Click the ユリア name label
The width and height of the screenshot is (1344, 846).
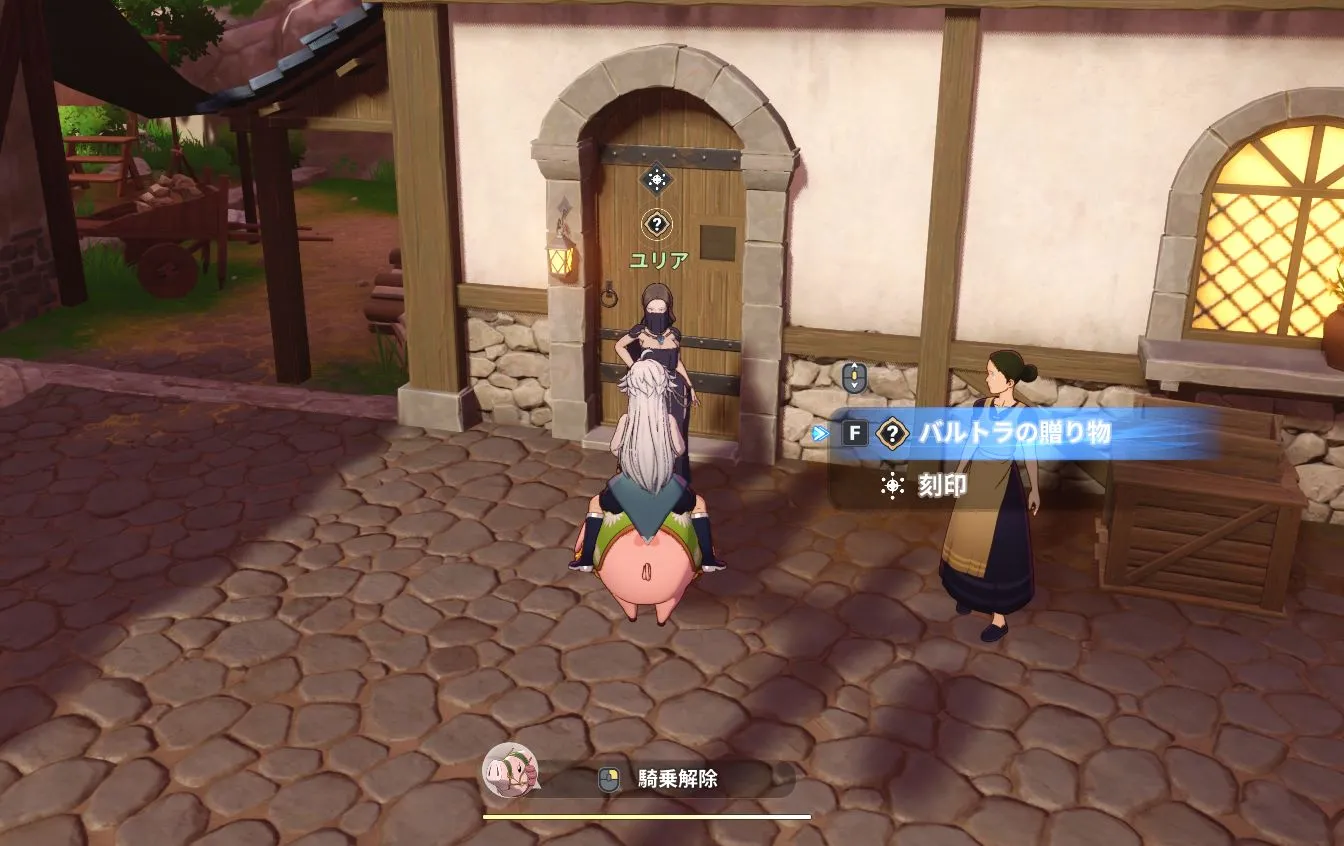coord(657,258)
